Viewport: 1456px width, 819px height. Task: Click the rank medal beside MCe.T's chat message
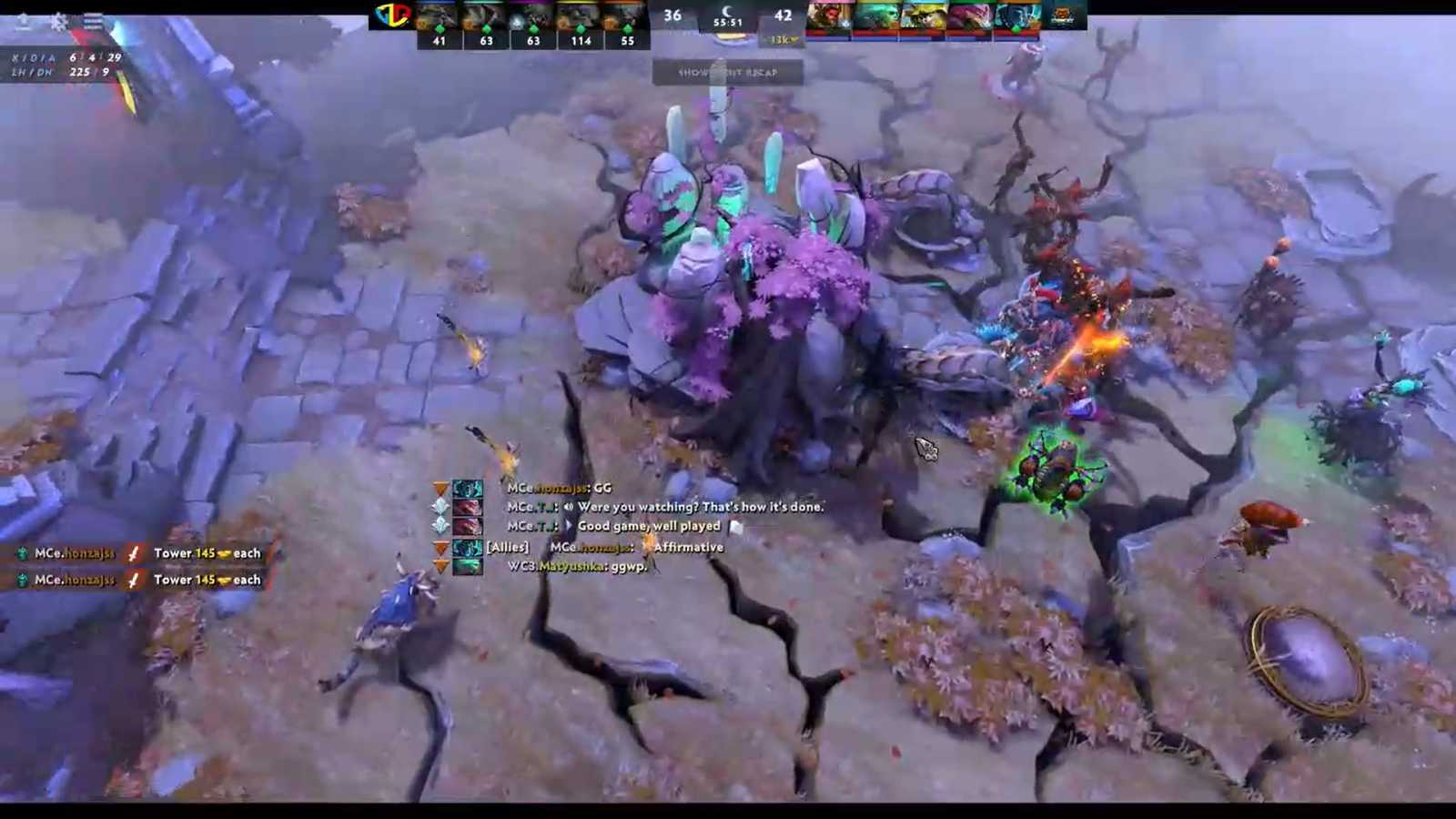tap(442, 507)
